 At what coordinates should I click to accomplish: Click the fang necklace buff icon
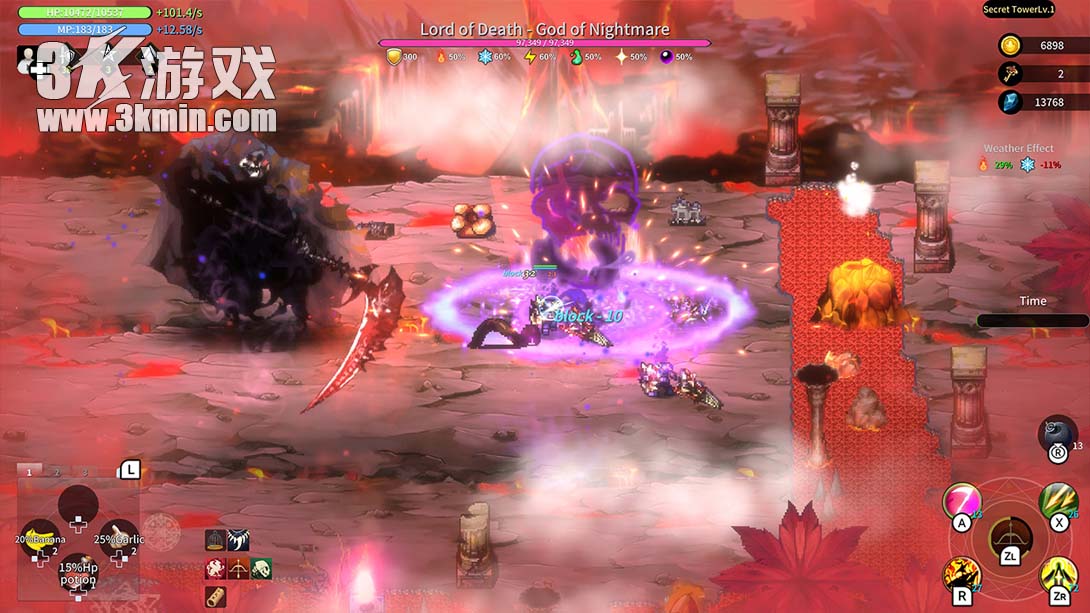[x=238, y=541]
